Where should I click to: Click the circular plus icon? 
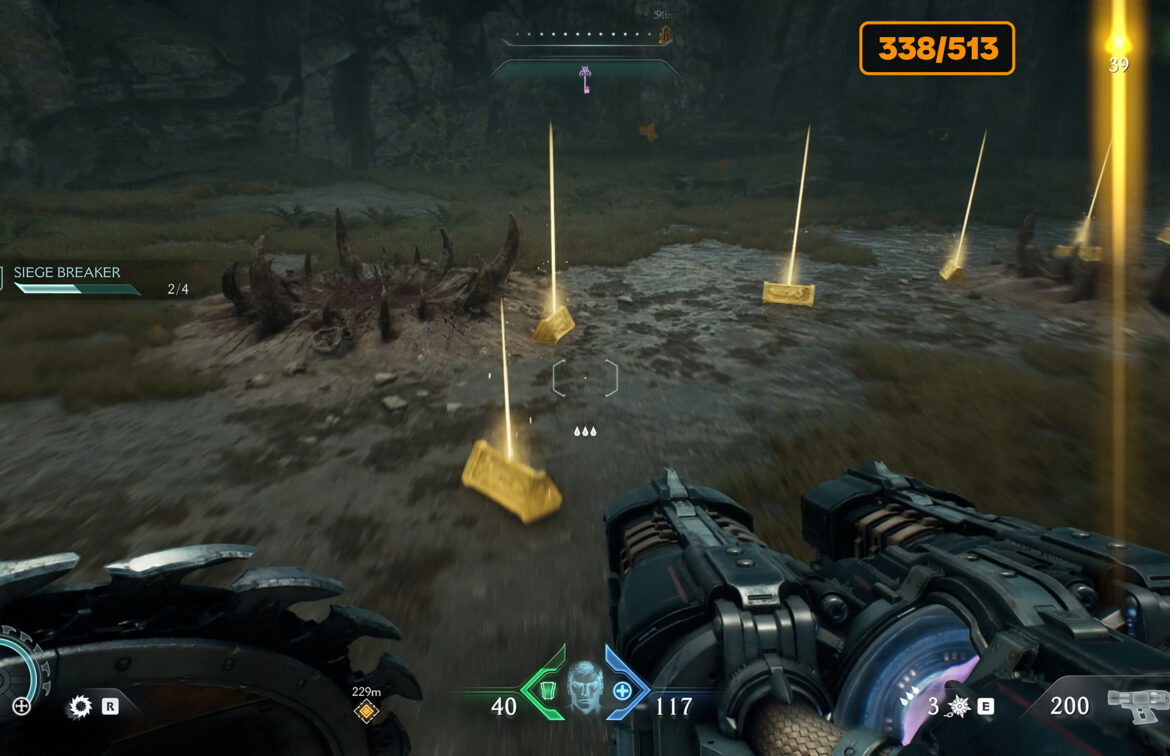click(21, 707)
